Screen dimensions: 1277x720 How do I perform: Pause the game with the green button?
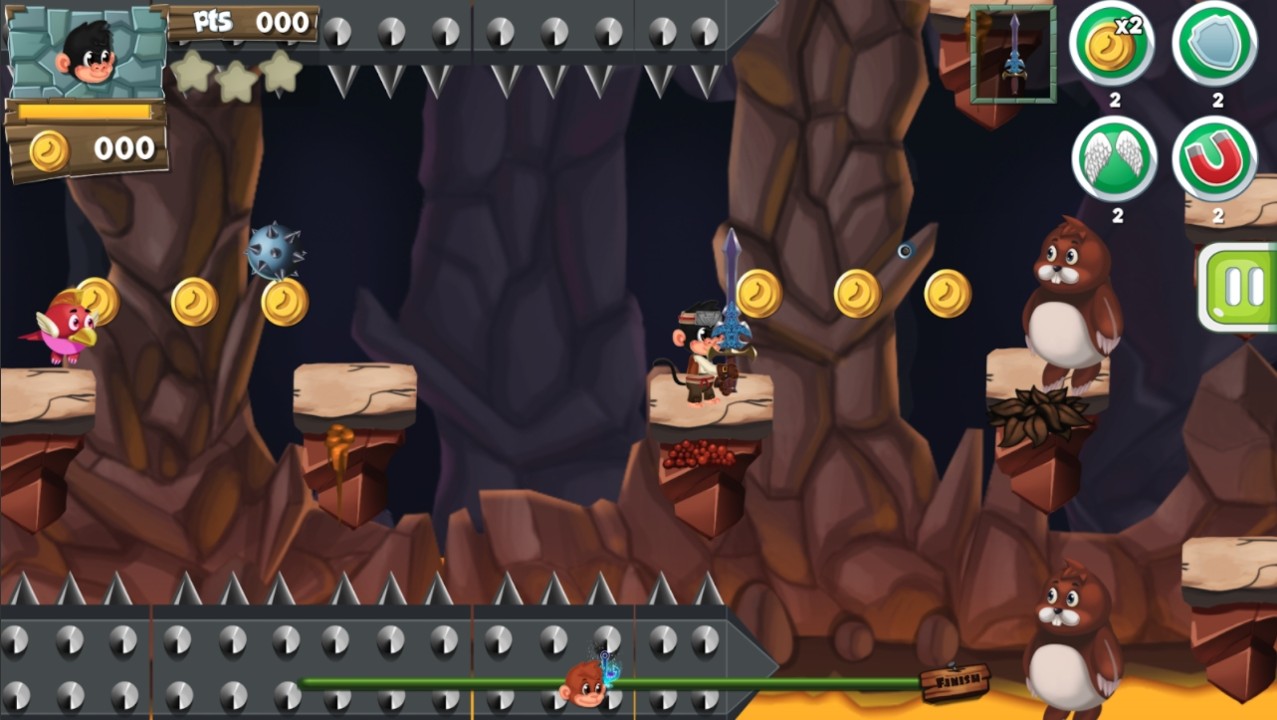1240,287
